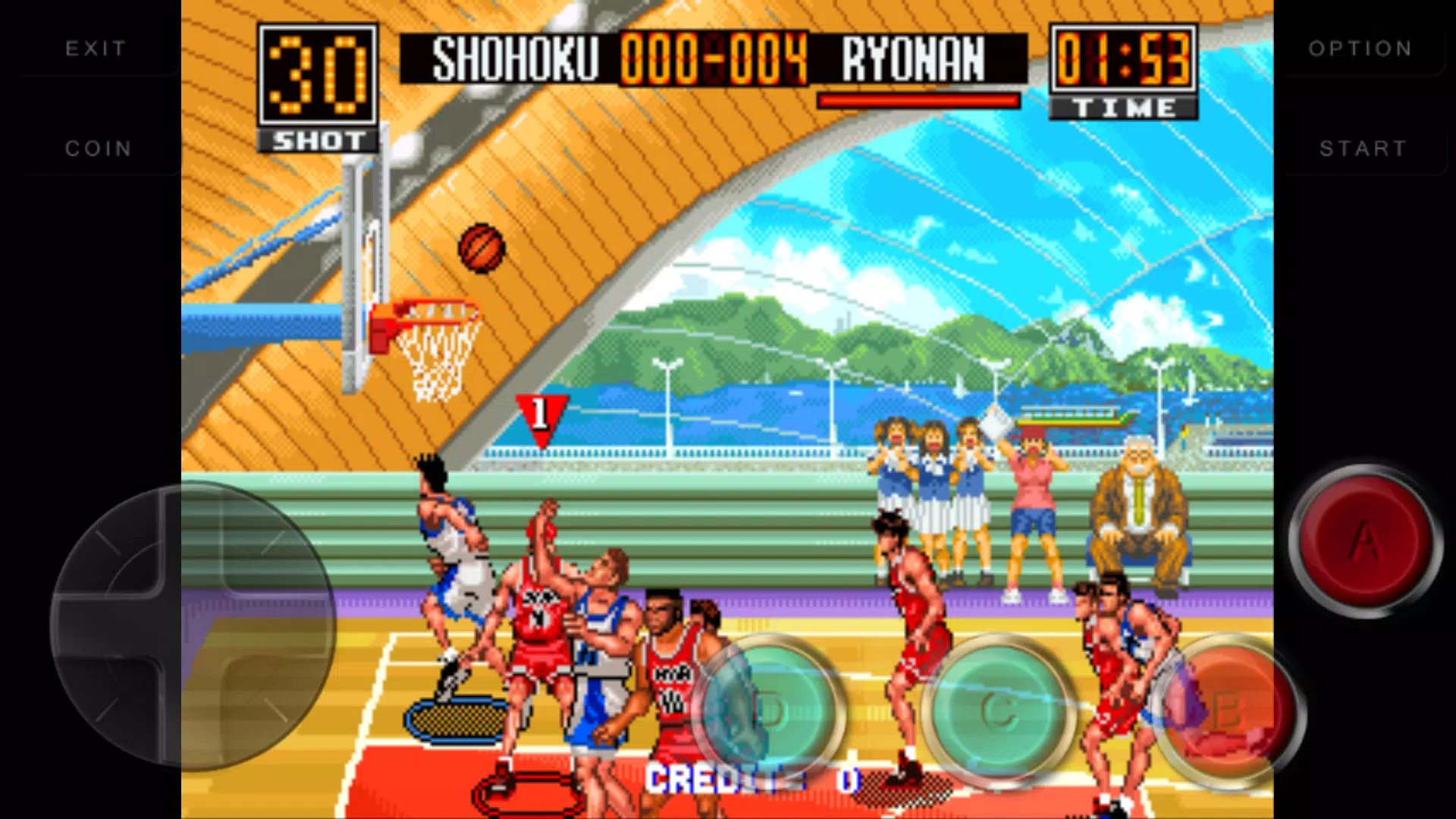Viewport: 1456px width, 819px height.
Task: Select EXIT to leave the emulator
Action: (x=94, y=48)
